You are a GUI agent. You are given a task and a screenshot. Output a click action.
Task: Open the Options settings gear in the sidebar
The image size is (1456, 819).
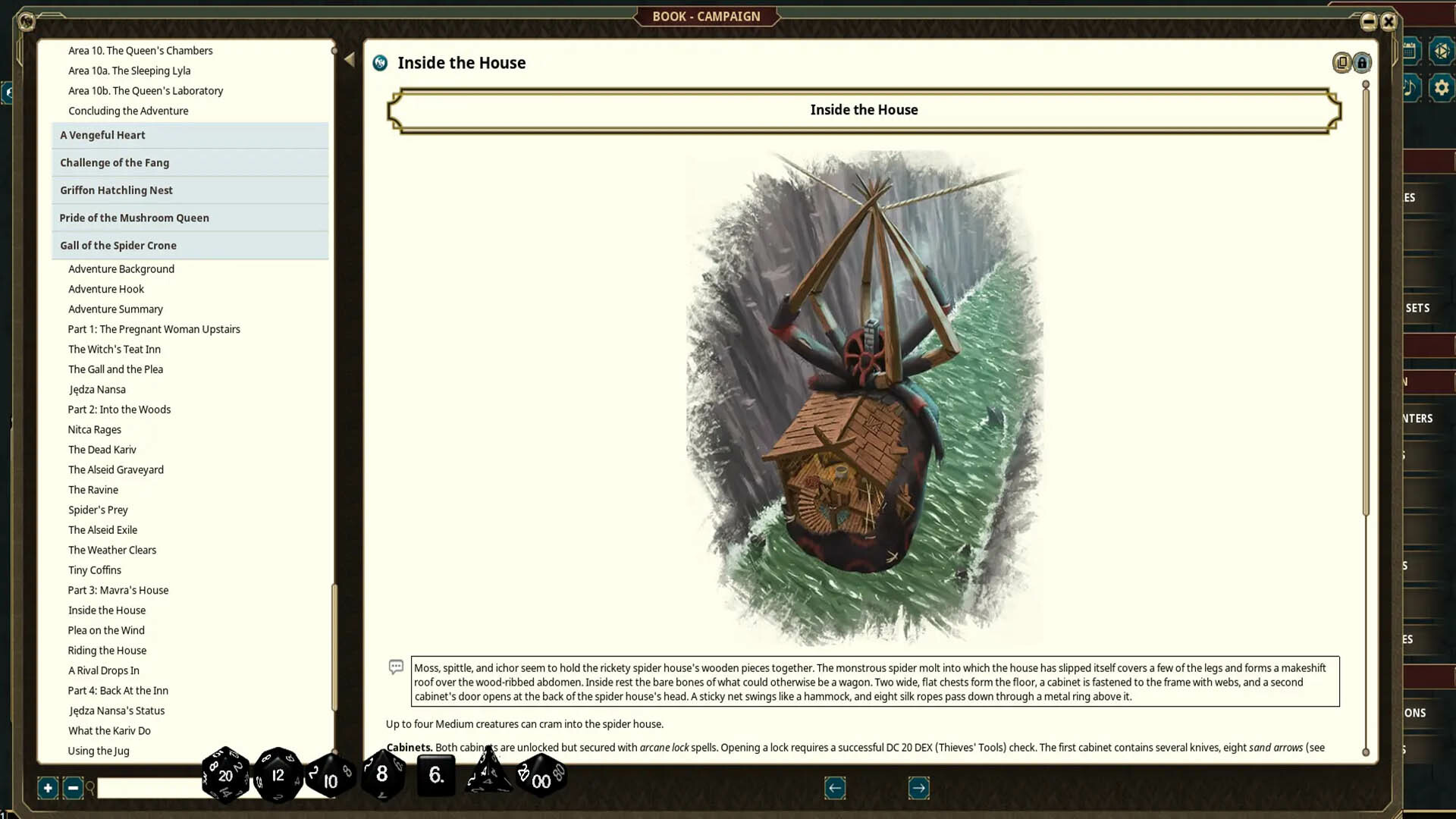point(1442,87)
